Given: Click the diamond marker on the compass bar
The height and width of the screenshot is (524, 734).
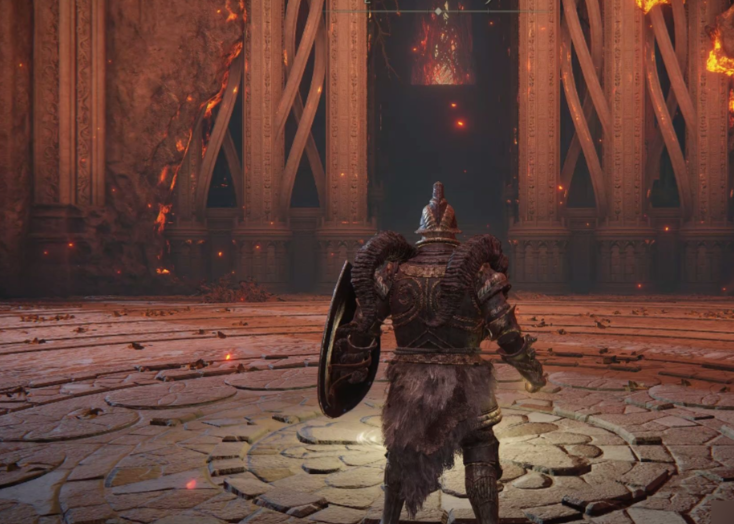Looking at the screenshot, I should tap(440, 10).
